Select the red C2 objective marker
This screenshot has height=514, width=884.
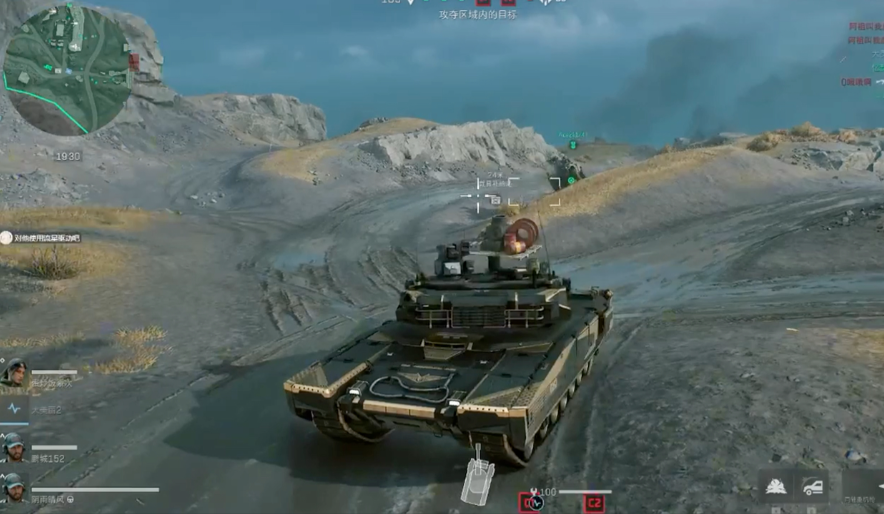(x=594, y=502)
